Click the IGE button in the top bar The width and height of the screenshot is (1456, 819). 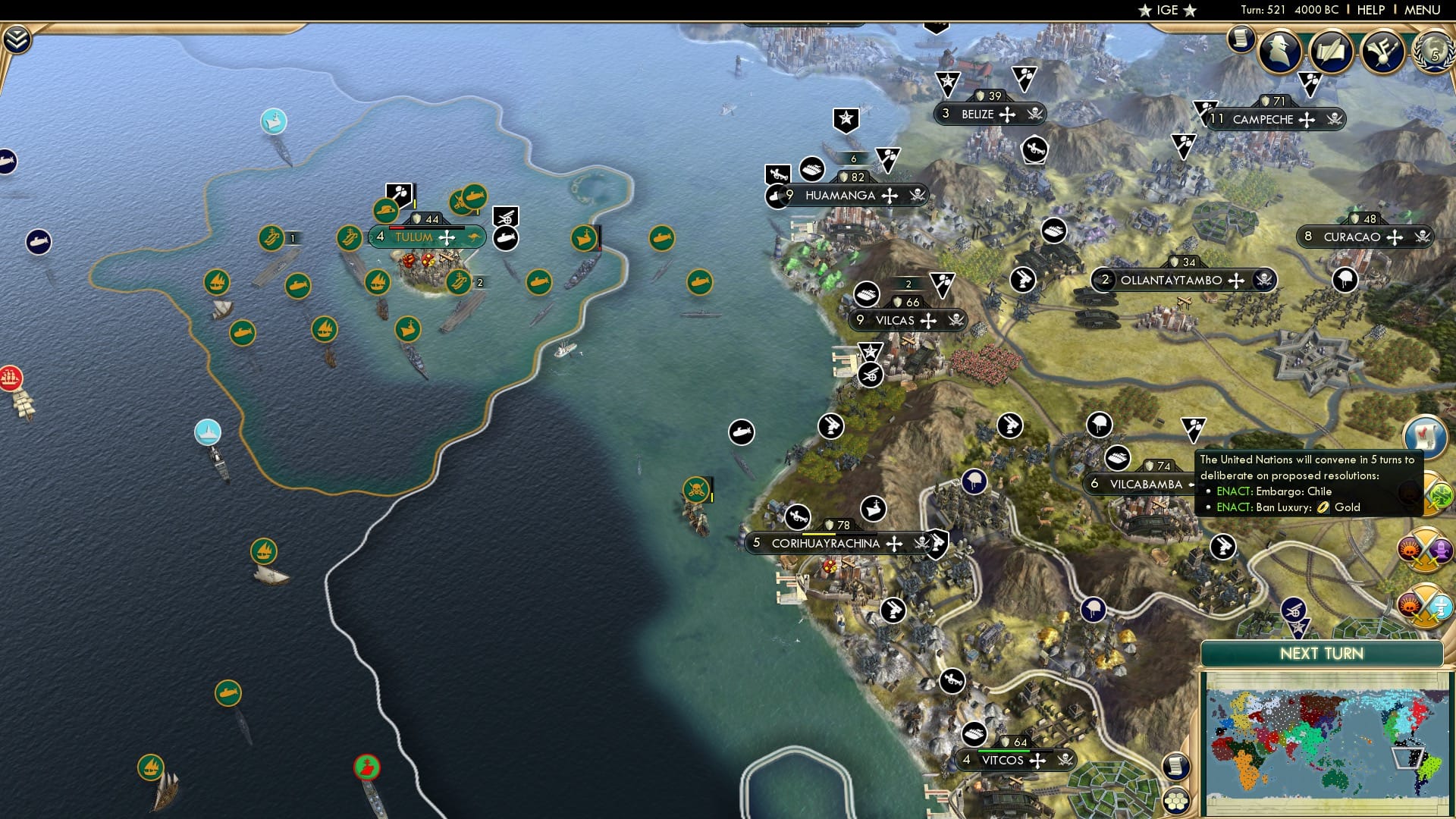(1168, 10)
